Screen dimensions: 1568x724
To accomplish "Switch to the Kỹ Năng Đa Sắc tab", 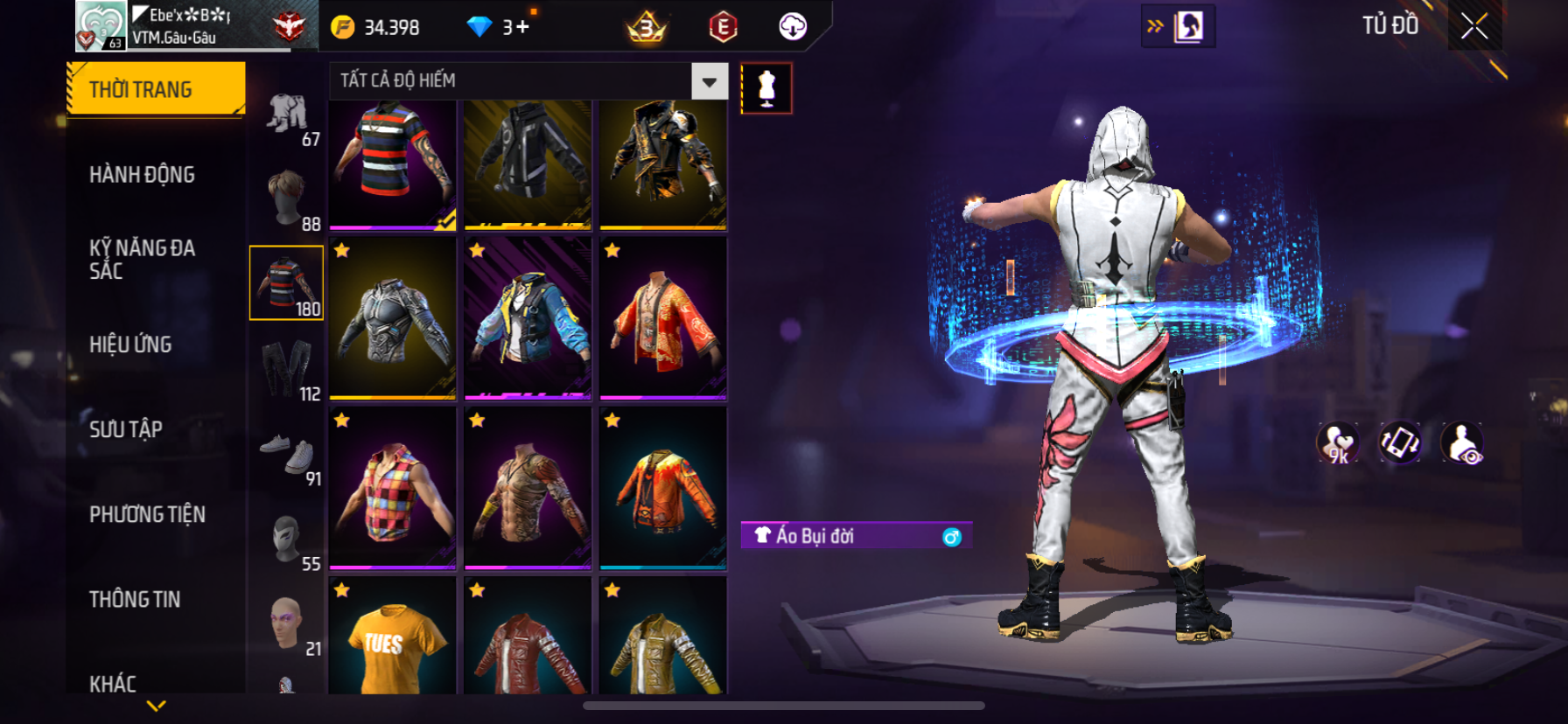I will [x=142, y=259].
